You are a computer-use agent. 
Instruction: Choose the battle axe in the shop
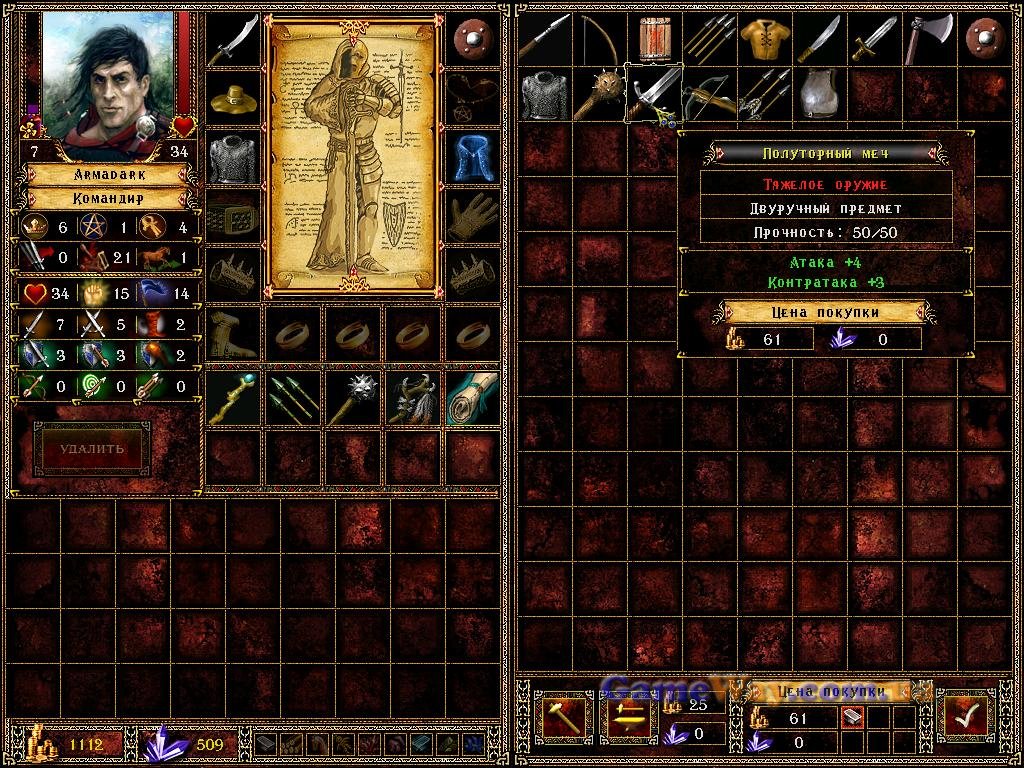[x=927, y=39]
